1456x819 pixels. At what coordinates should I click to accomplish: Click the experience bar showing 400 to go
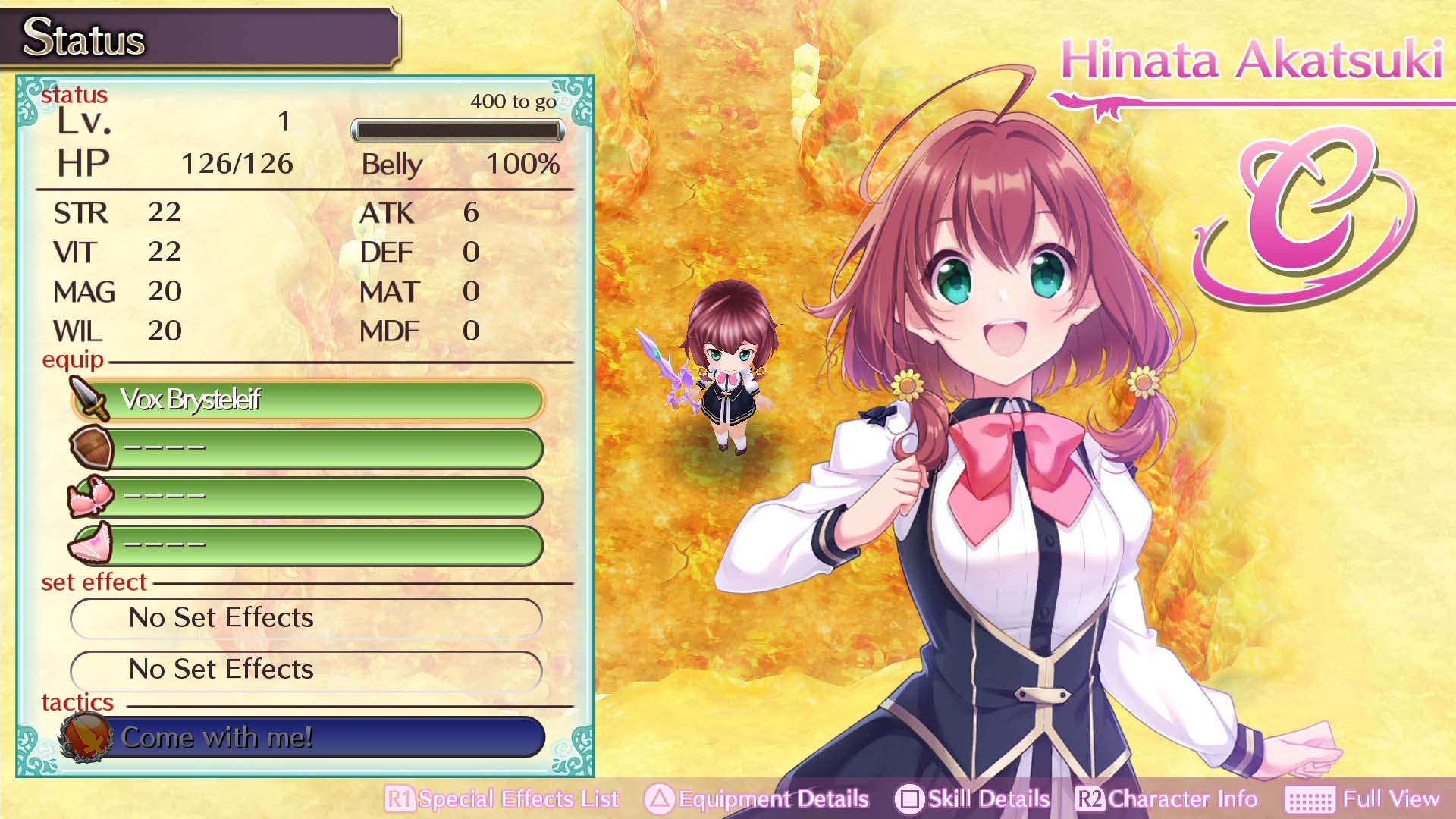[457, 130]
